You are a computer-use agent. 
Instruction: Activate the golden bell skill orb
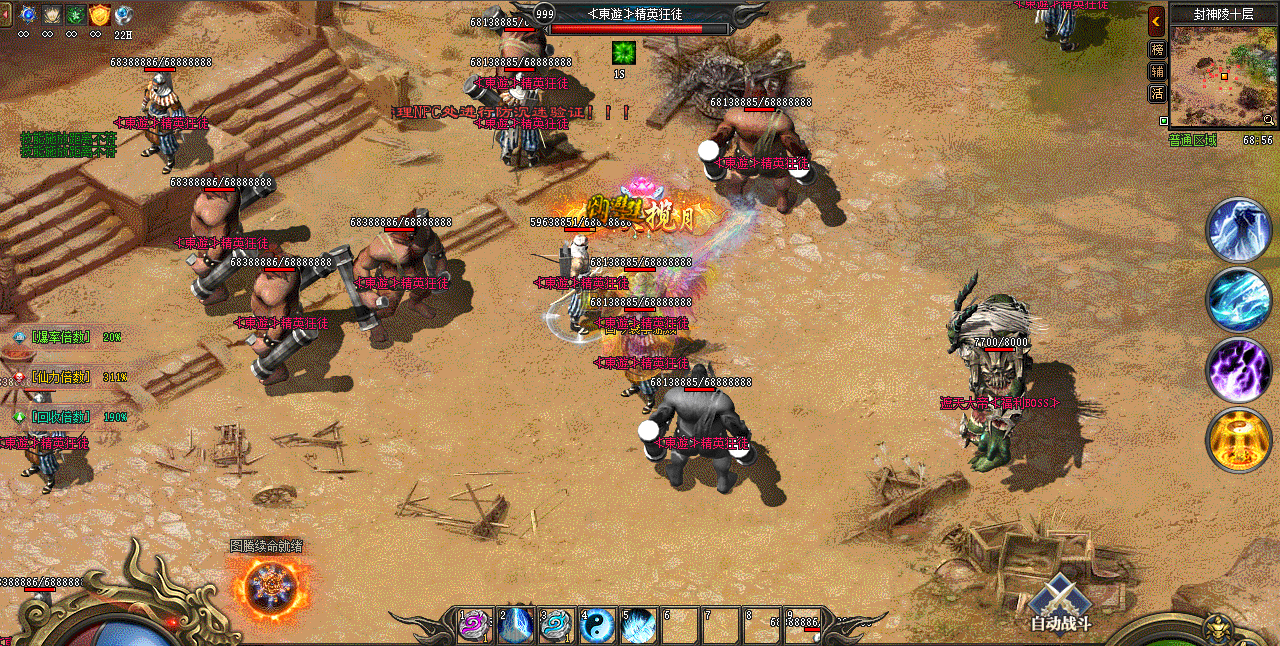coord(1238,440)
